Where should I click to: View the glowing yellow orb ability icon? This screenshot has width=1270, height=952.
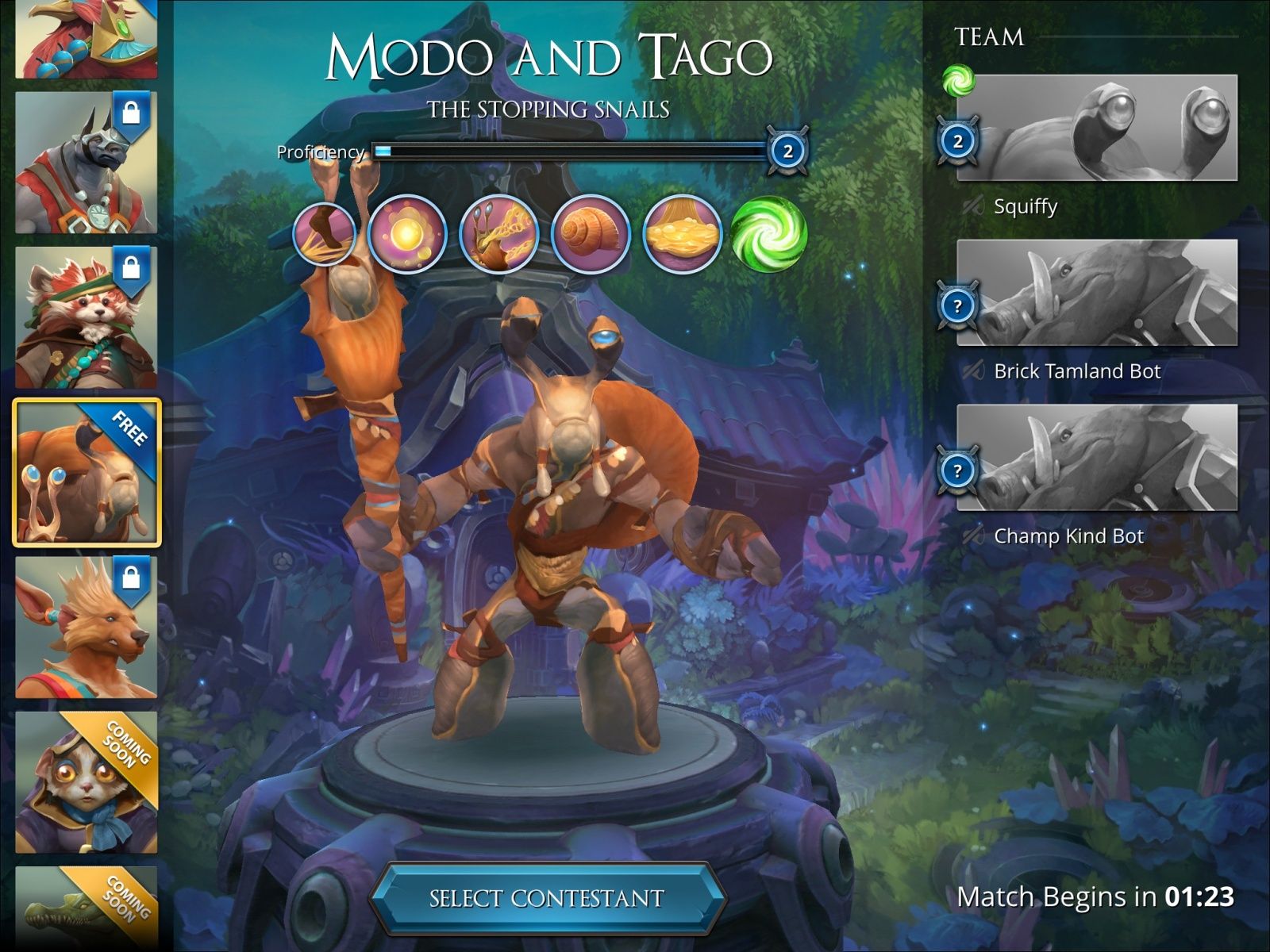407,235
